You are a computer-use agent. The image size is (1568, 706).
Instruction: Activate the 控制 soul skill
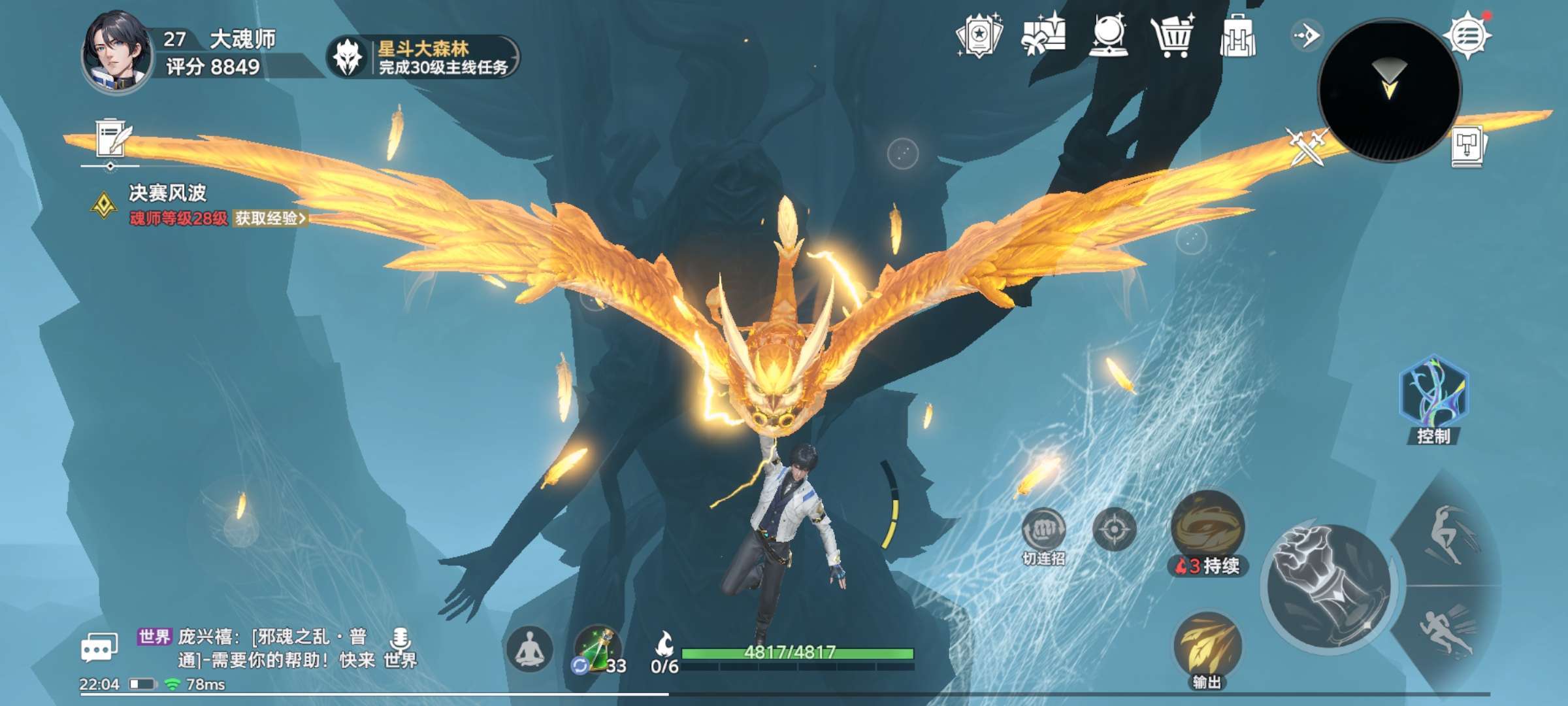1433,394
